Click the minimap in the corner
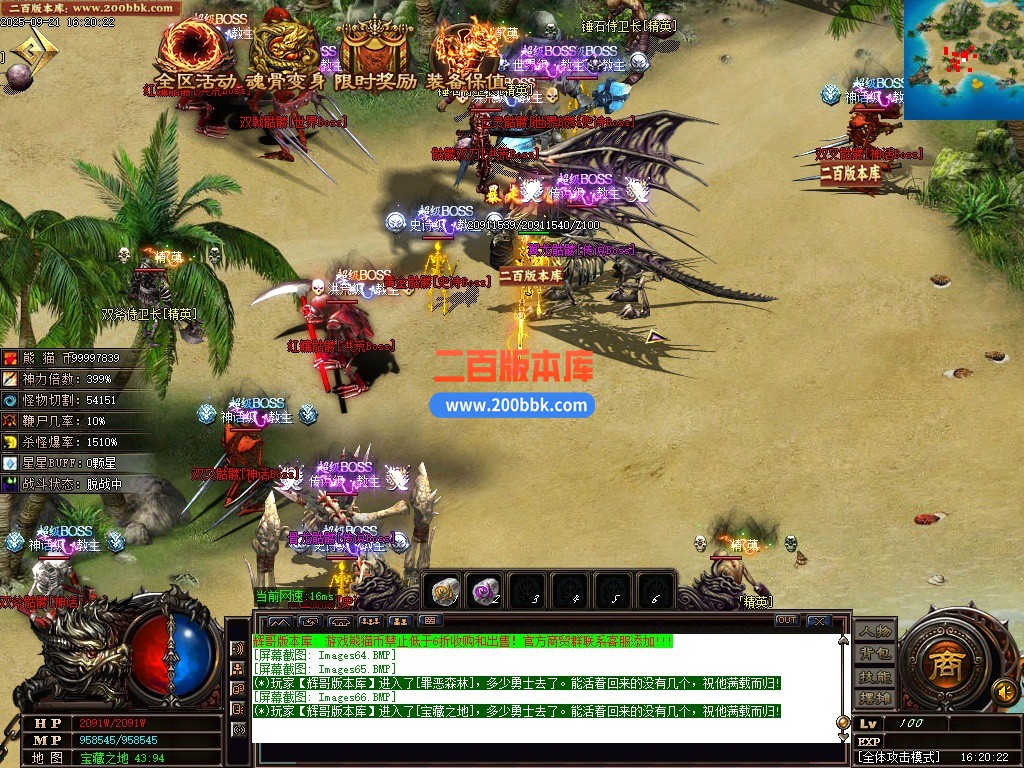The height and width of the screenshot is (768, 1024). 963,59
